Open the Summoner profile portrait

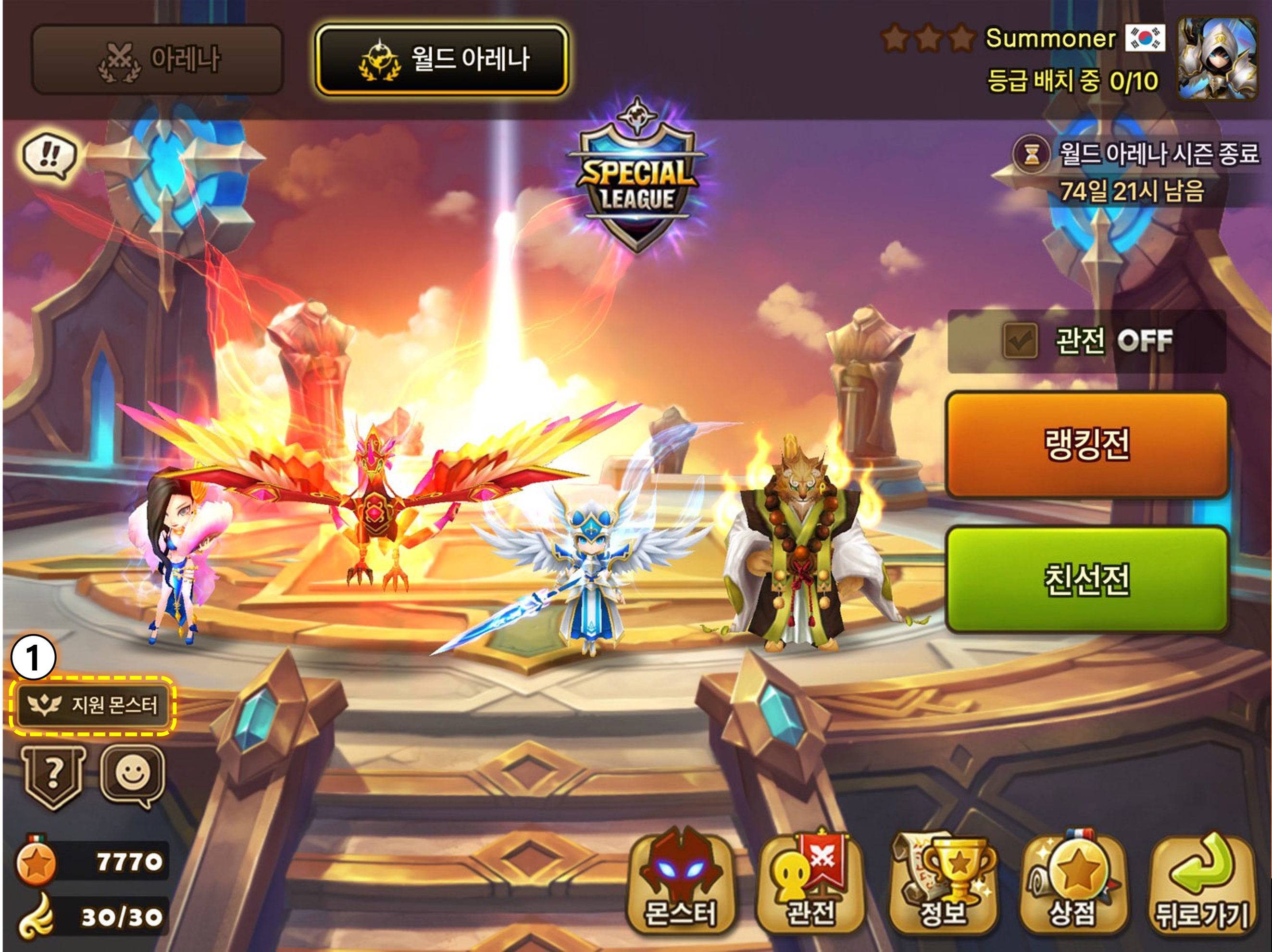[1216, 58]
